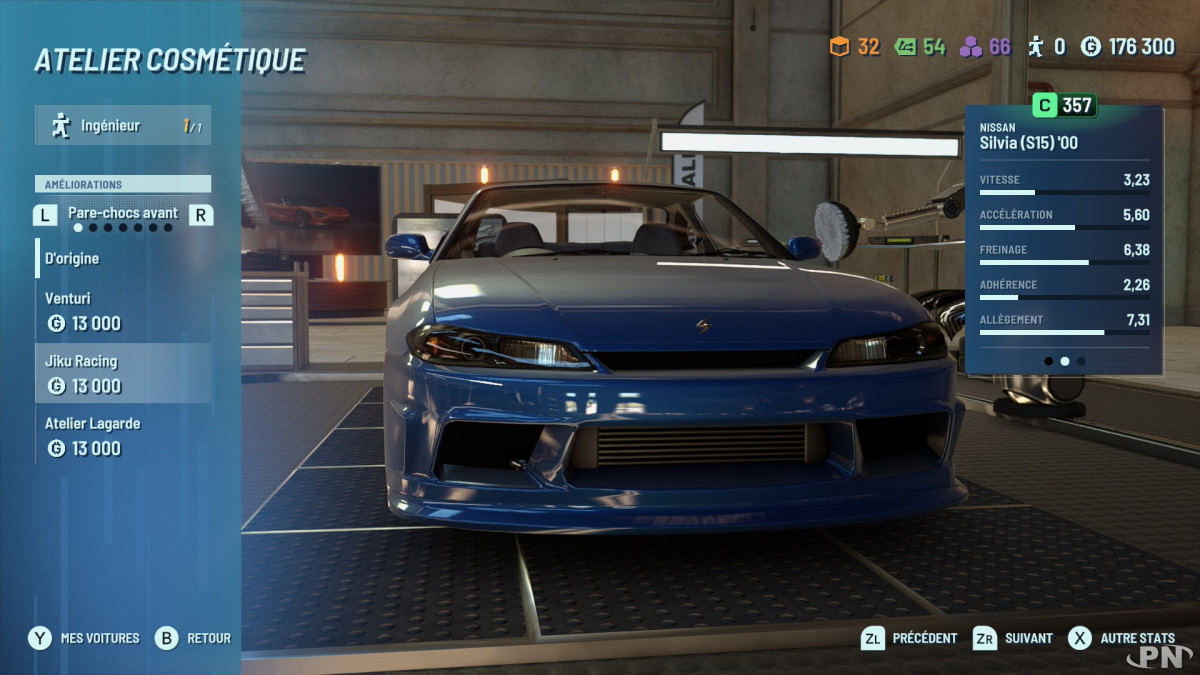Select the Jiku Racing bumper option
Screen dimensions: 1200x675
(x=123, y=373)
